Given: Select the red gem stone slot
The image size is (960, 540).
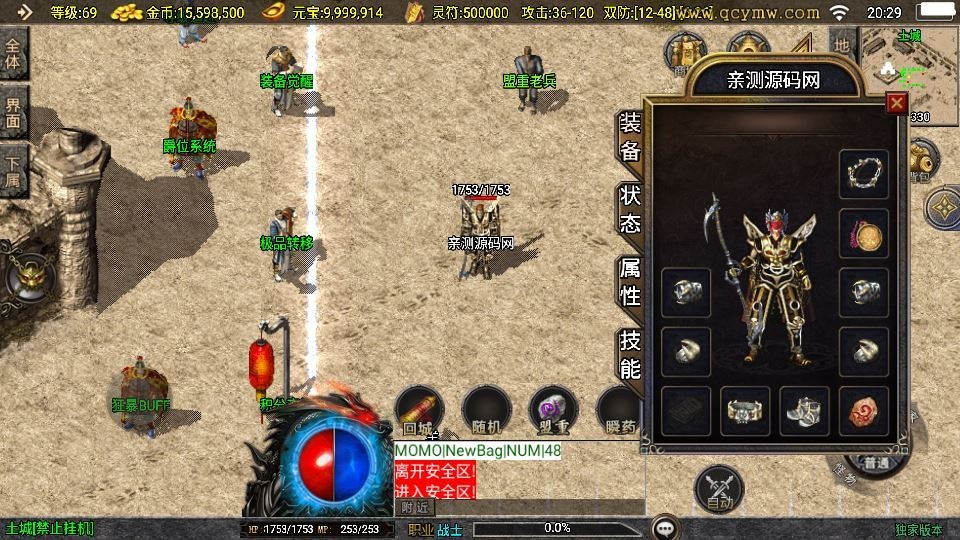Looking at the screenshot, I should [x=863, y=411].
